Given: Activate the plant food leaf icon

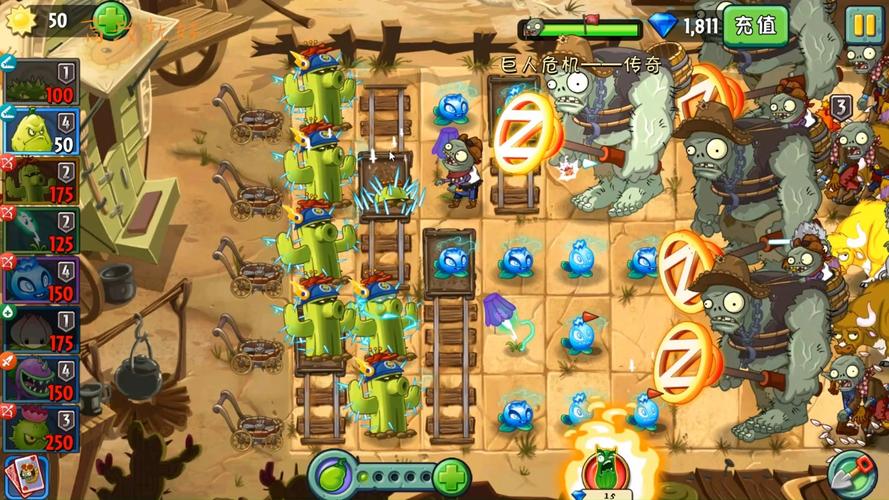Looking at the screenshot, I should [x=331, y=472].
